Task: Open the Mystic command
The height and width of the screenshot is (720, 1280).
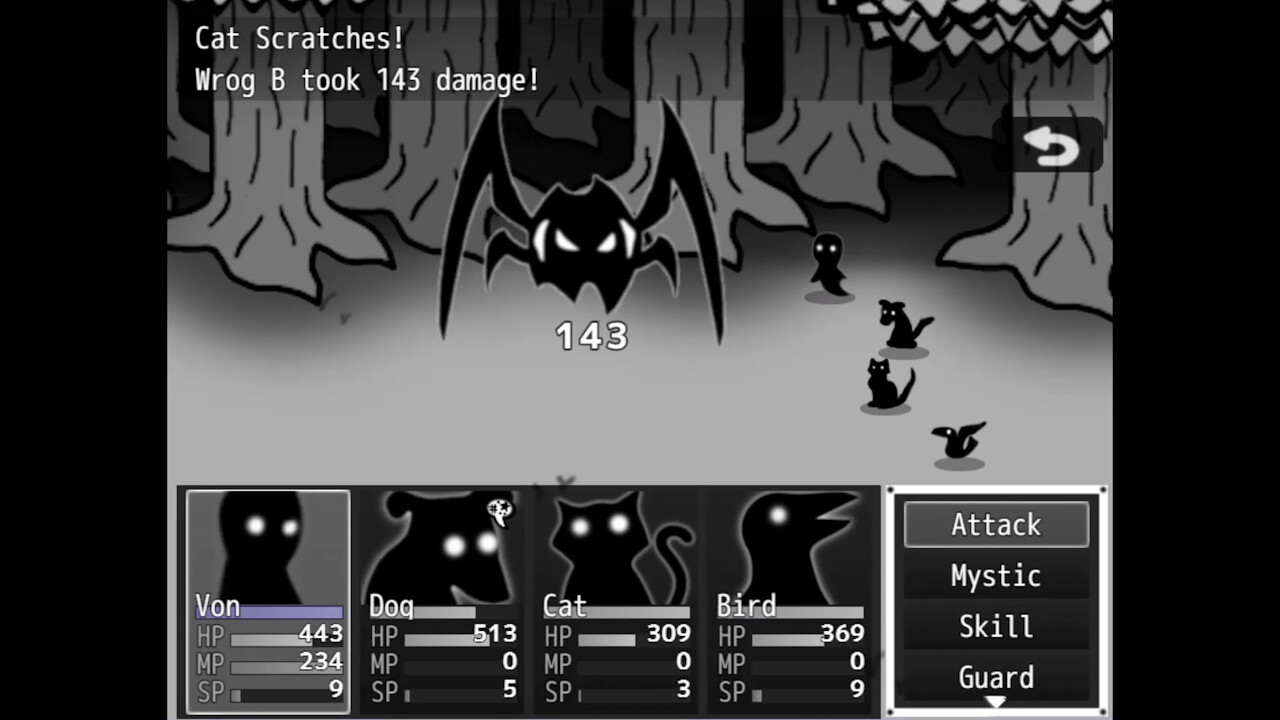Action: 996,575
